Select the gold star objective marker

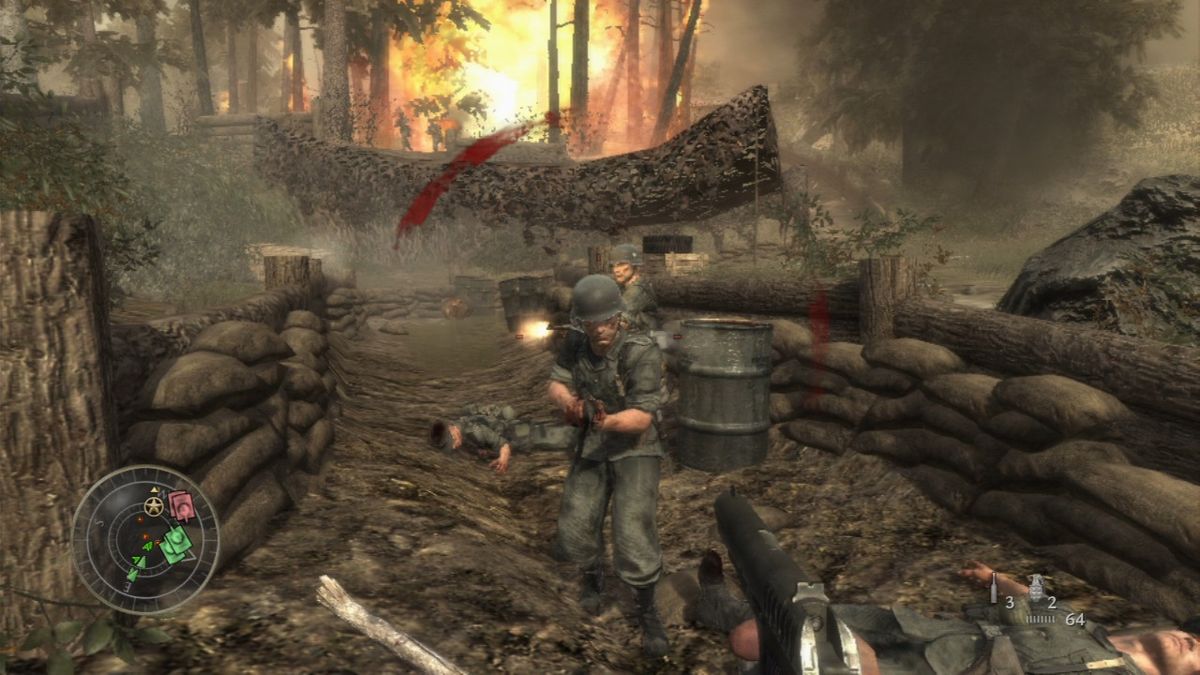click(x=154, y=506)
